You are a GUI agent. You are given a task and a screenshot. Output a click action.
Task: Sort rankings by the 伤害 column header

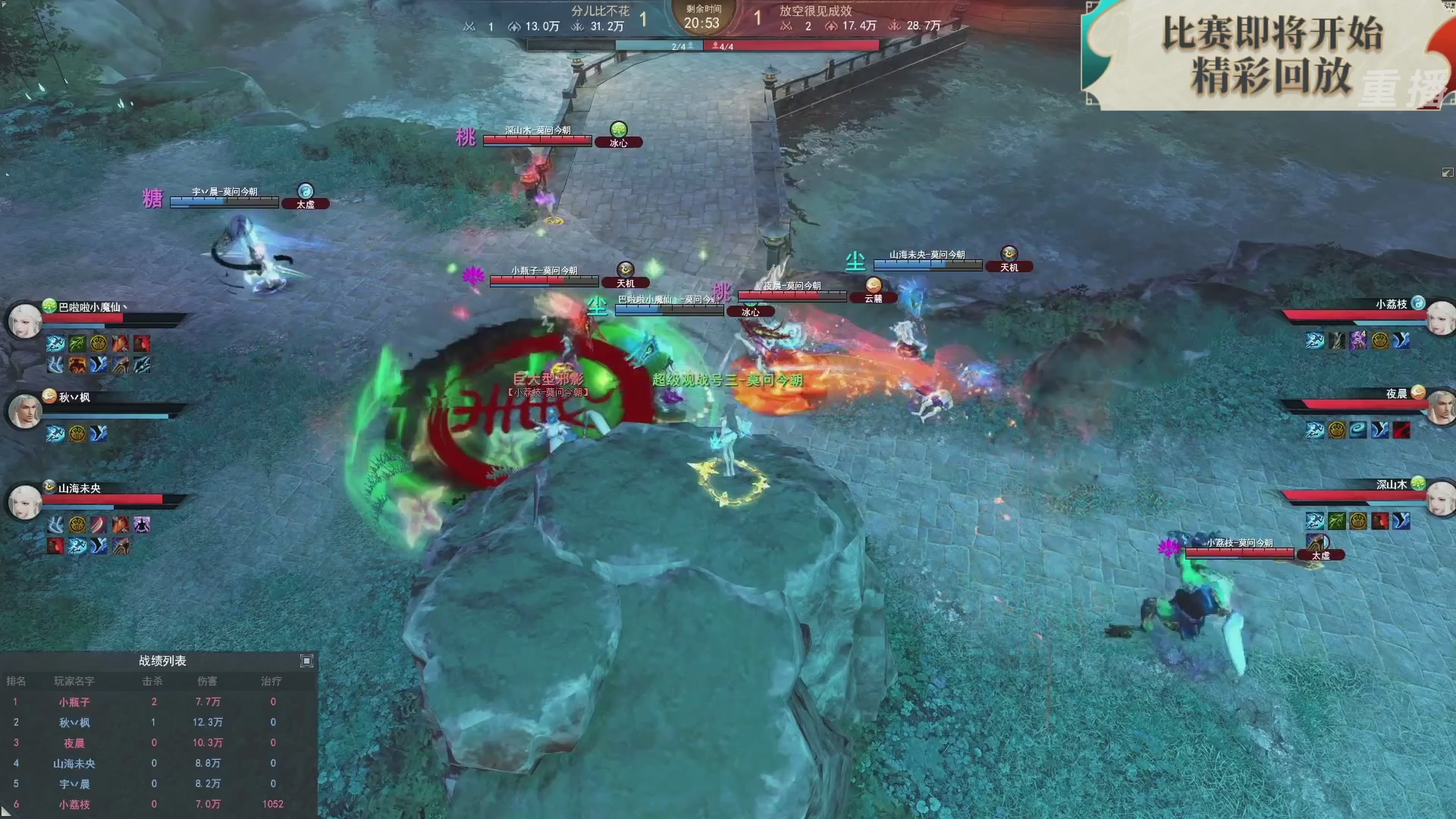(x=209, y=681)
